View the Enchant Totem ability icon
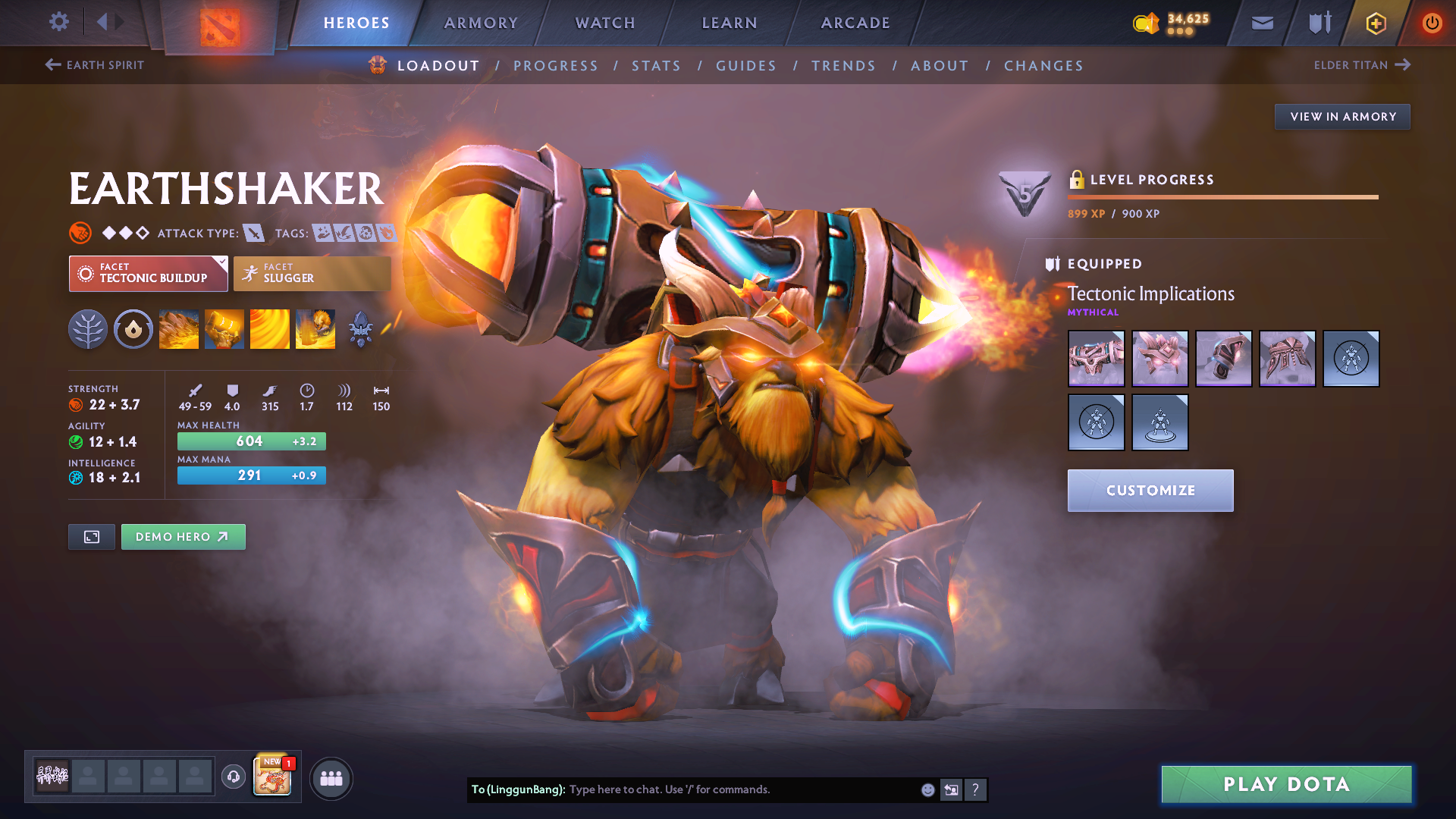The height and width of the screenshot is (819, 1456). [x=224, y=328]
